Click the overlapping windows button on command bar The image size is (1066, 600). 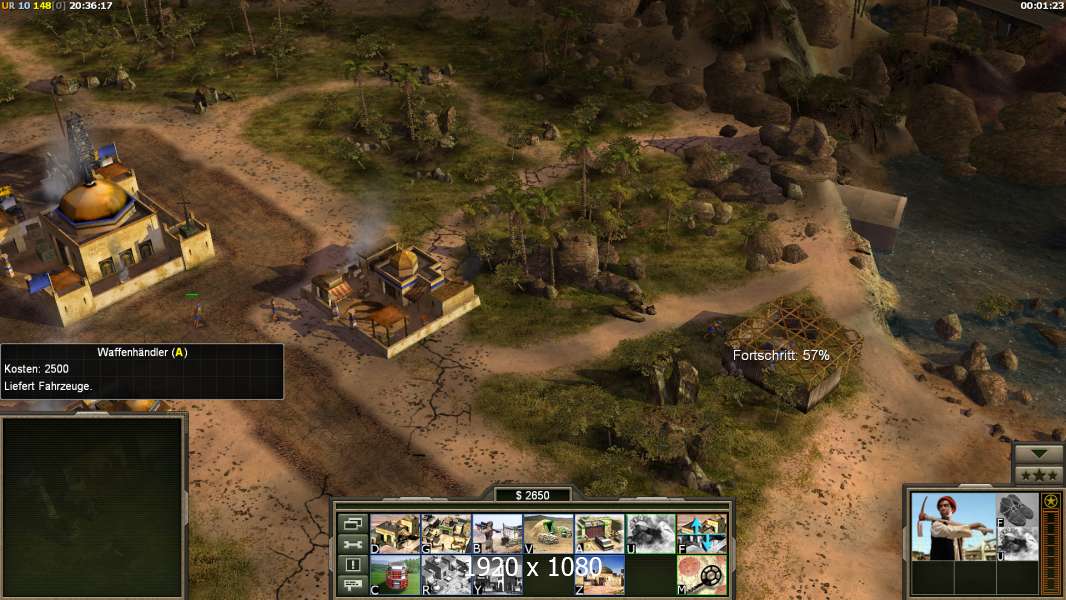(352, 523)
